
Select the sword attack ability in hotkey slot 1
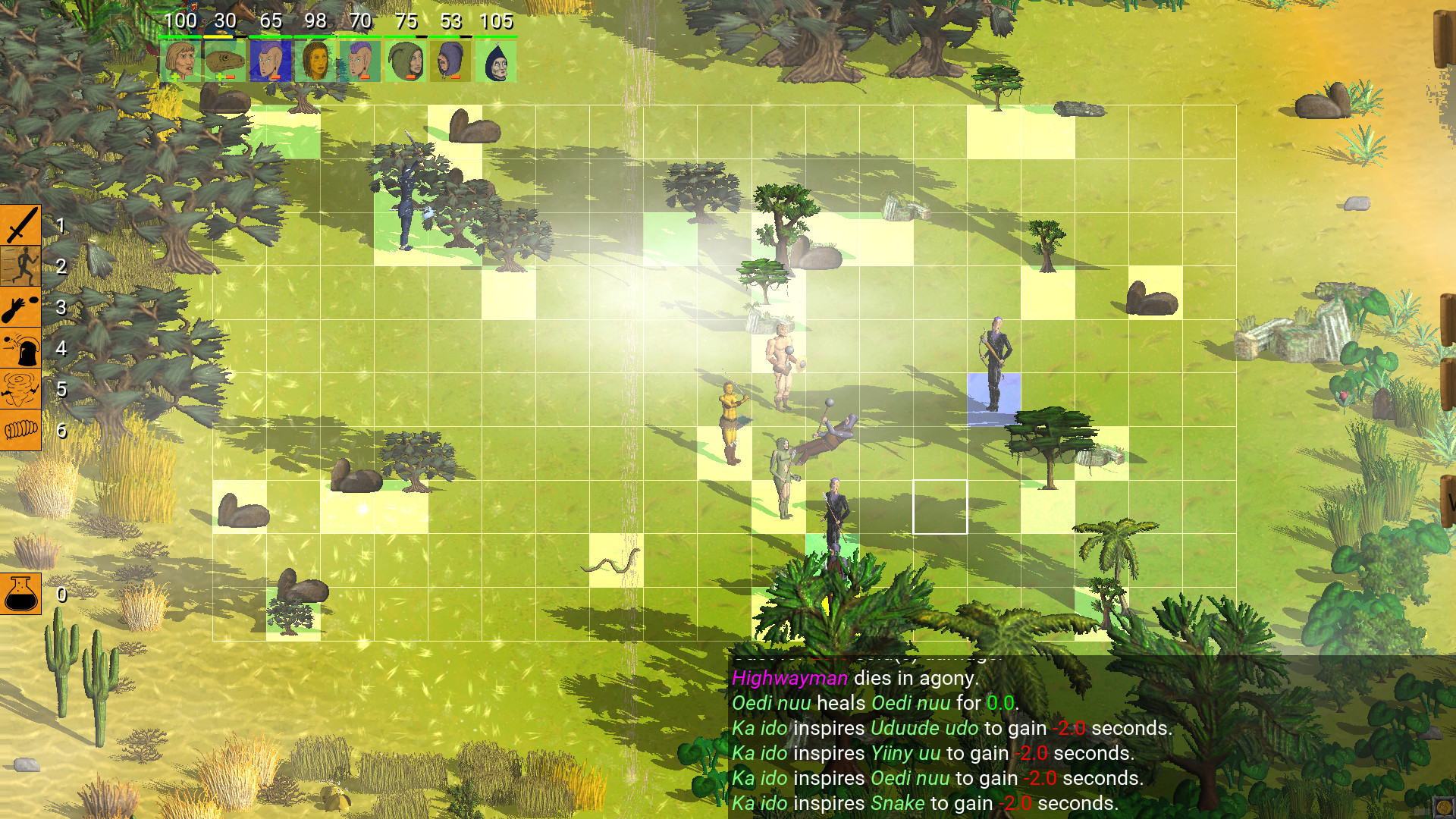pyautogui.click(x=20, y=225)
